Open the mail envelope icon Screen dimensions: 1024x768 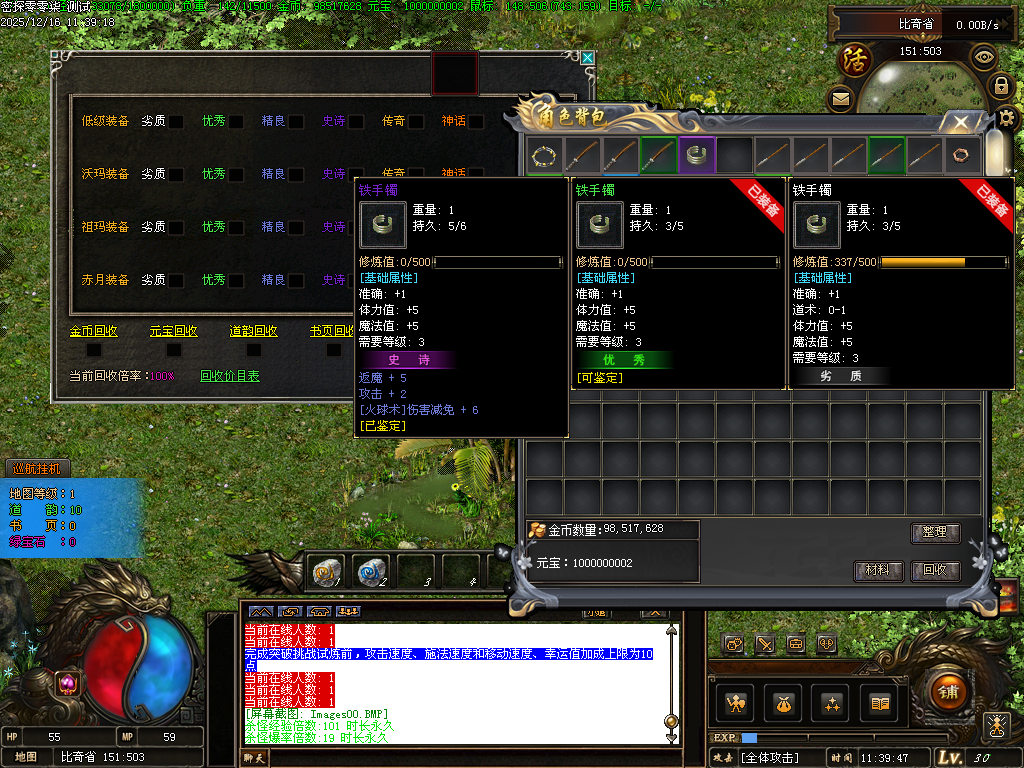tap(840, 98)
